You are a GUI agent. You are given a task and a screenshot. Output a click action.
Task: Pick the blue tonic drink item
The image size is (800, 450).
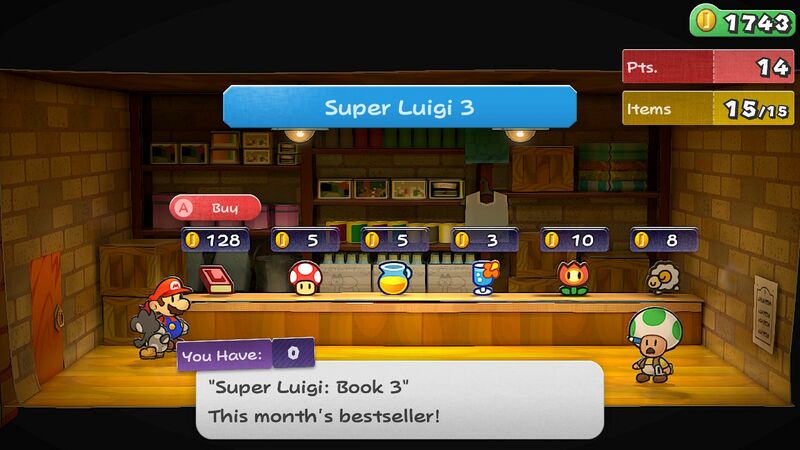tap(485, 276)
